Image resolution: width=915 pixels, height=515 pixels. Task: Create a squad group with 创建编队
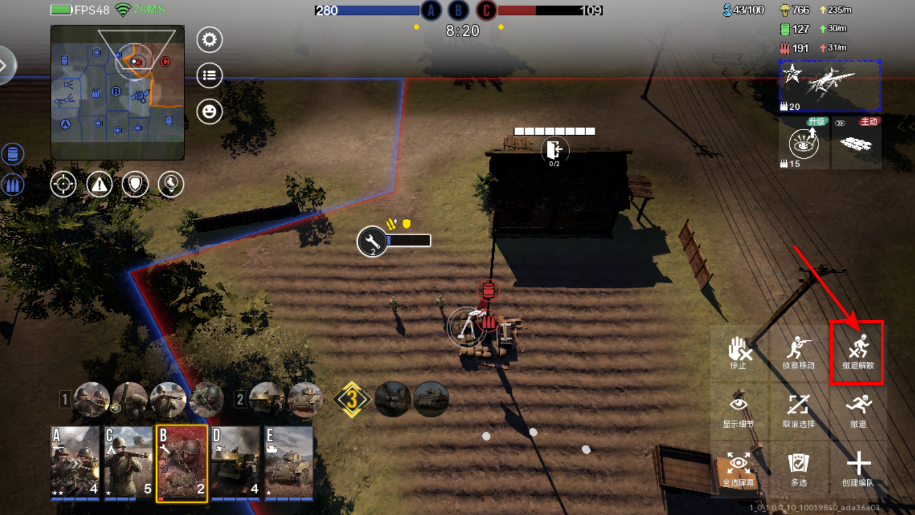[x=859, y=467]
